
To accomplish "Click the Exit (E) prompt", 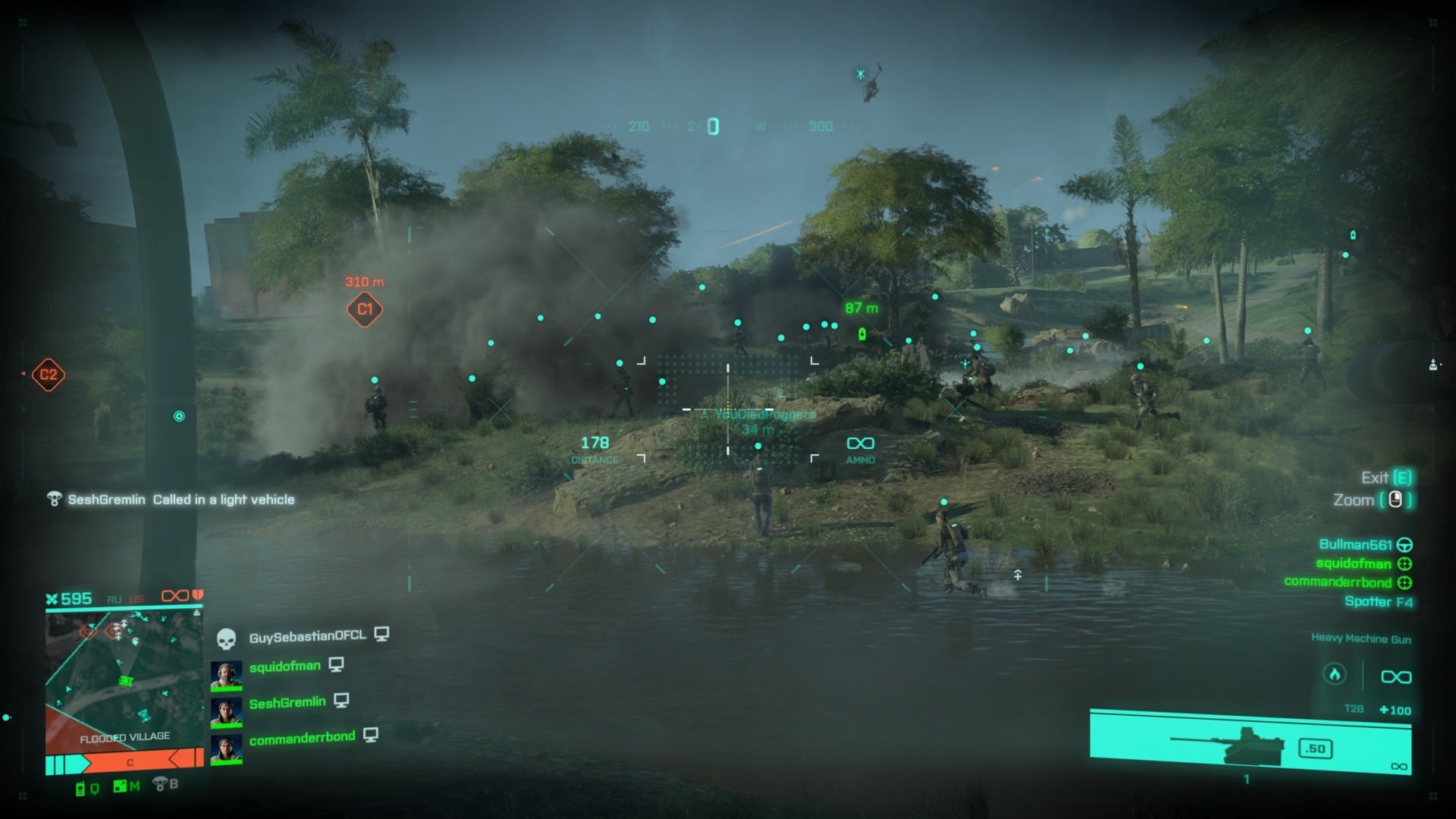I will [1382, 478].
